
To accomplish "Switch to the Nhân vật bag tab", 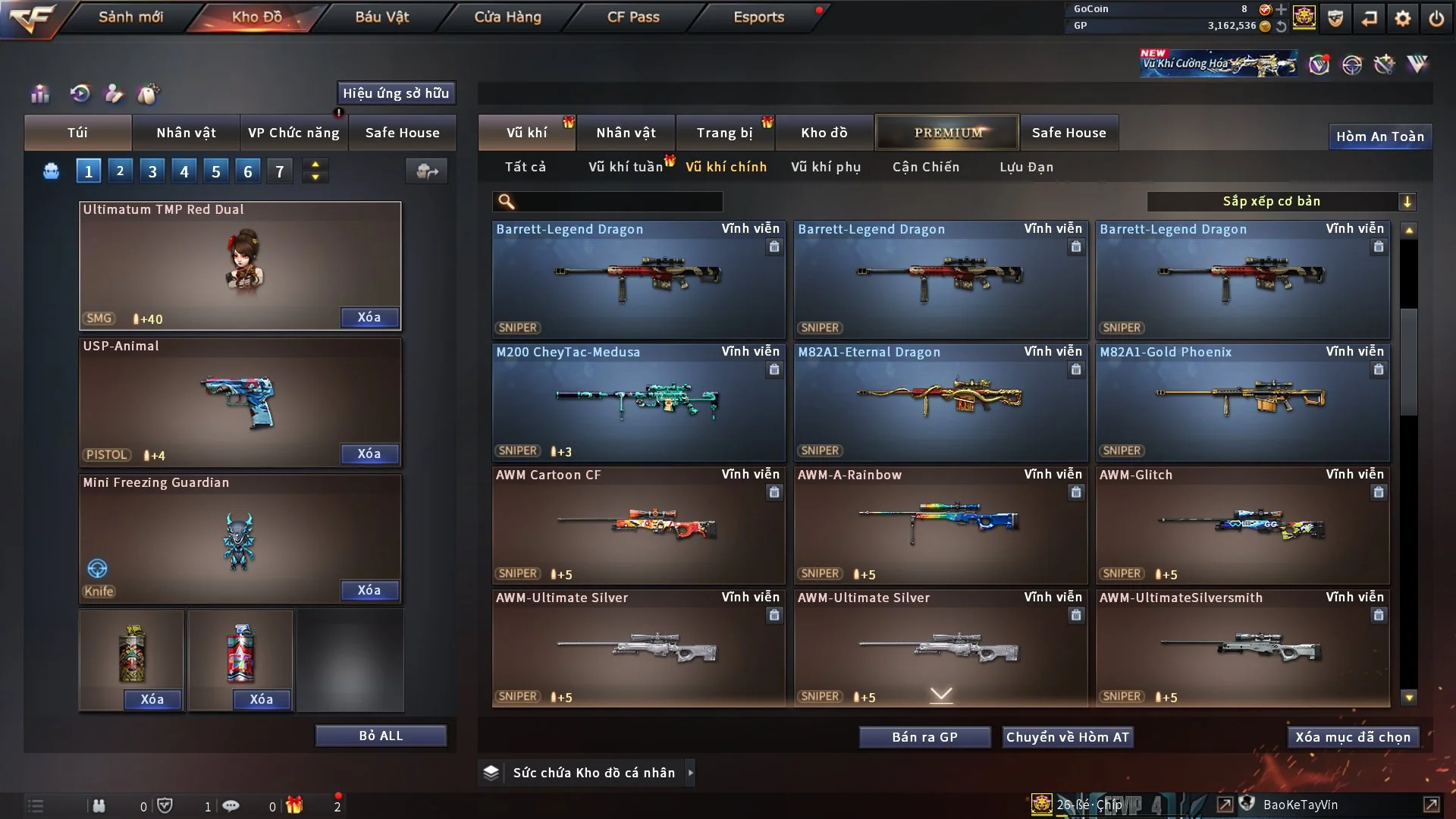I will 186,133.
